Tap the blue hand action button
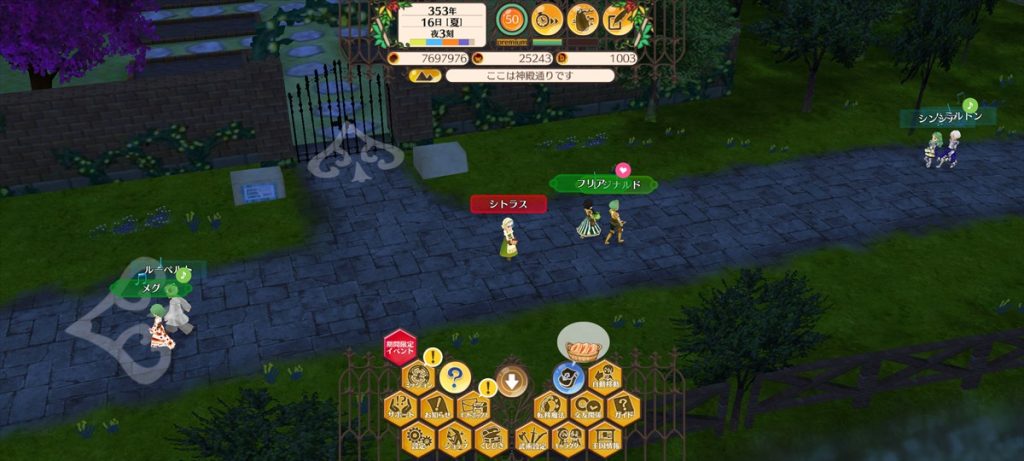Screen dimensions: 1024x461 pyautogui.click(x=568, y=378)
